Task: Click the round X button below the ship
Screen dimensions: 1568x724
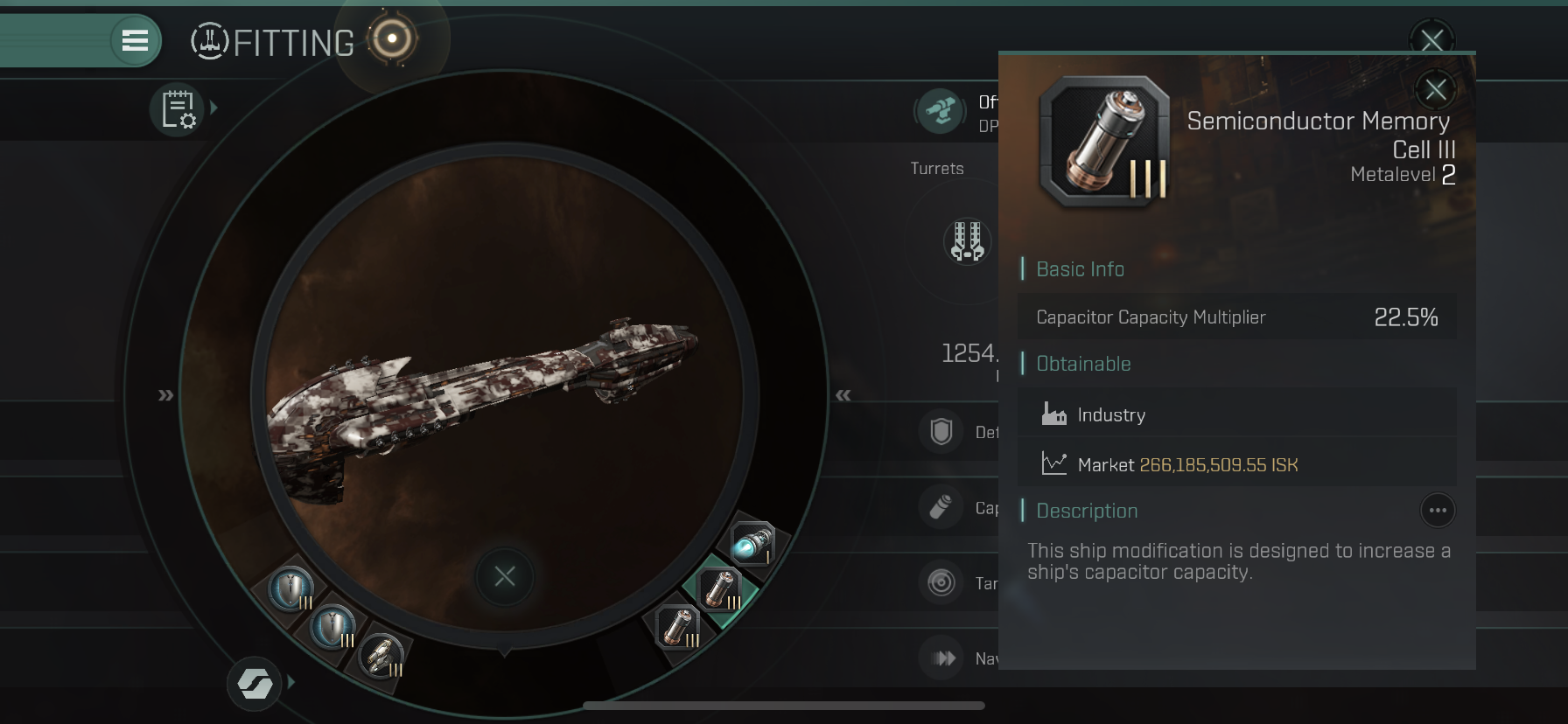Action: pos(505,576)
